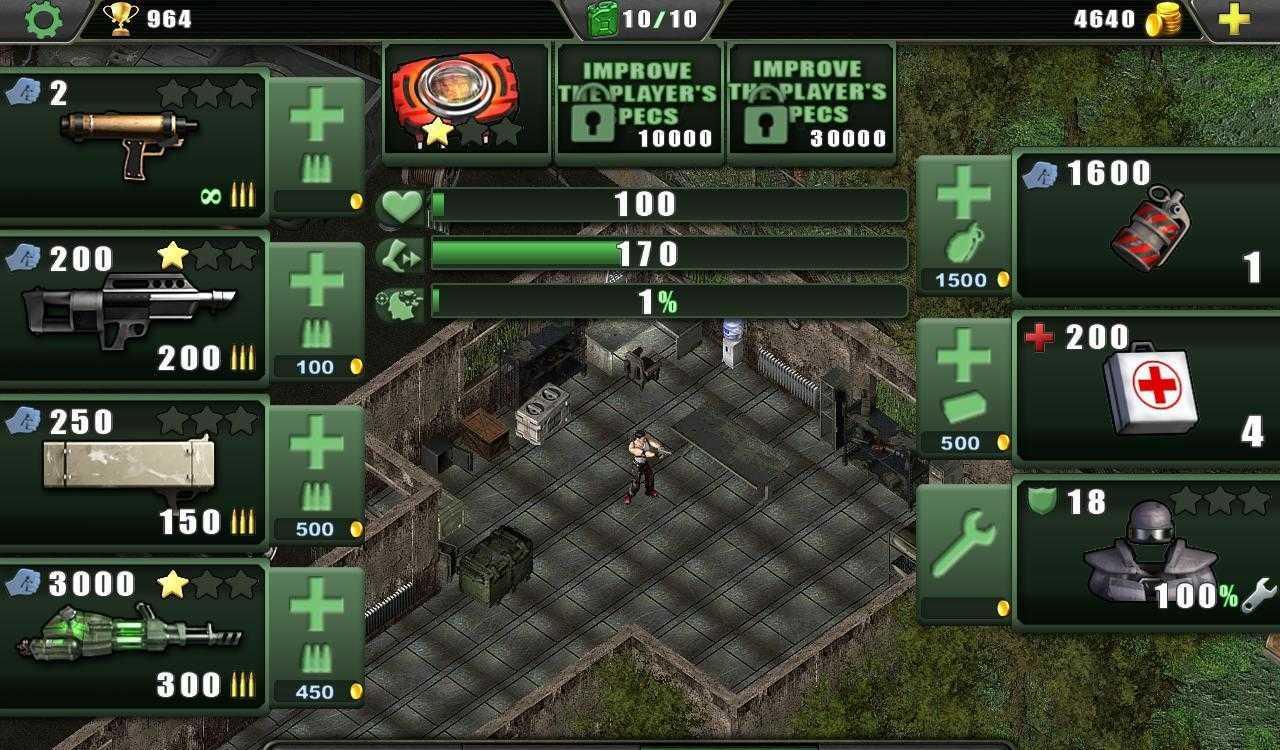Select the red implant upgrade slot
Screen dimensions: 1280x750
click(x=467, y=99)
